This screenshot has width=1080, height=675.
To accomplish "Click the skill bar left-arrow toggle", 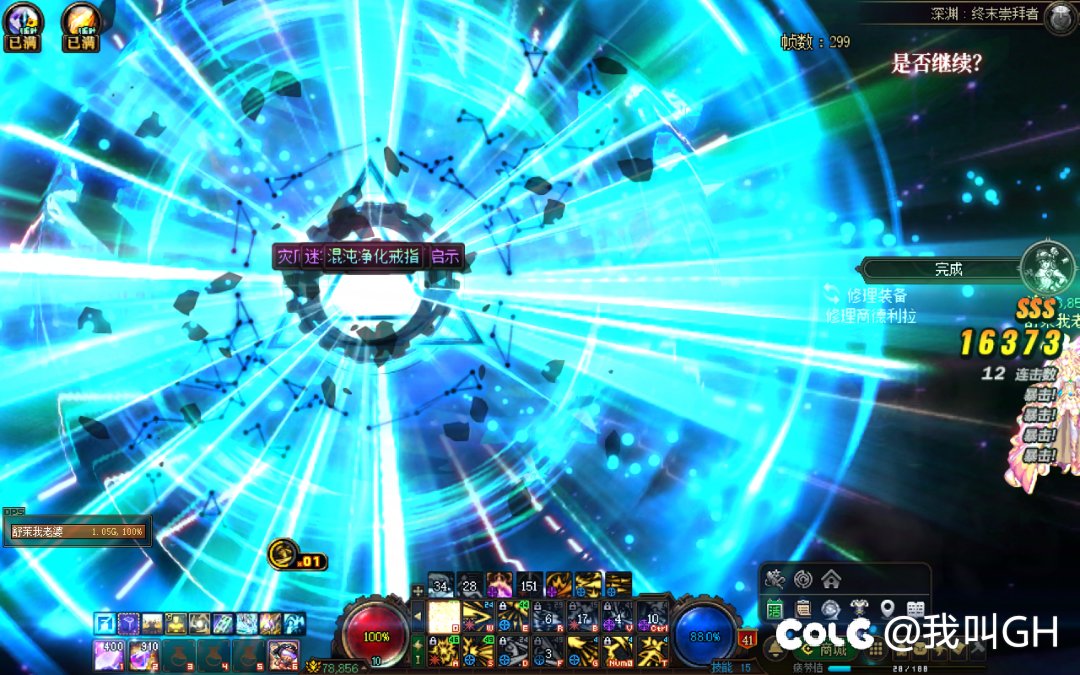I will click(x=418, y=616).
